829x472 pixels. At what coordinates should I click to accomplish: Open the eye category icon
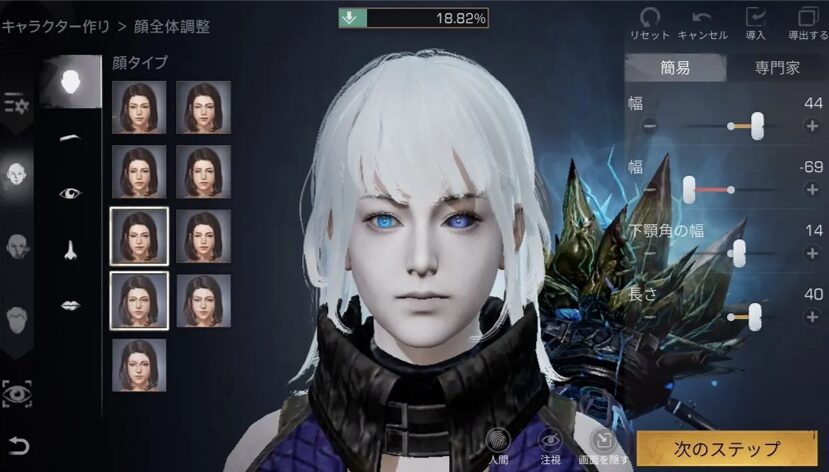[70, 193]
